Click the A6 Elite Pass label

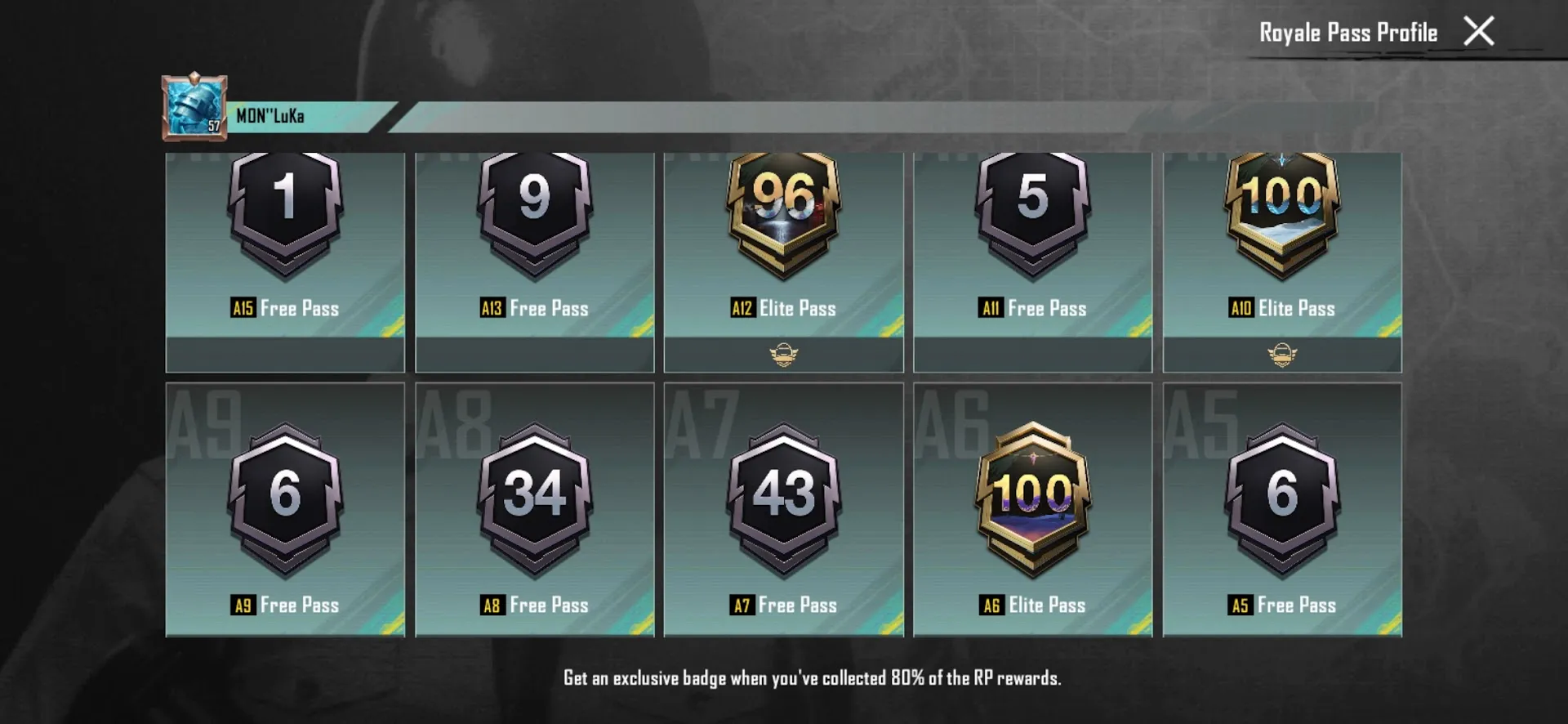[1031, 605]
